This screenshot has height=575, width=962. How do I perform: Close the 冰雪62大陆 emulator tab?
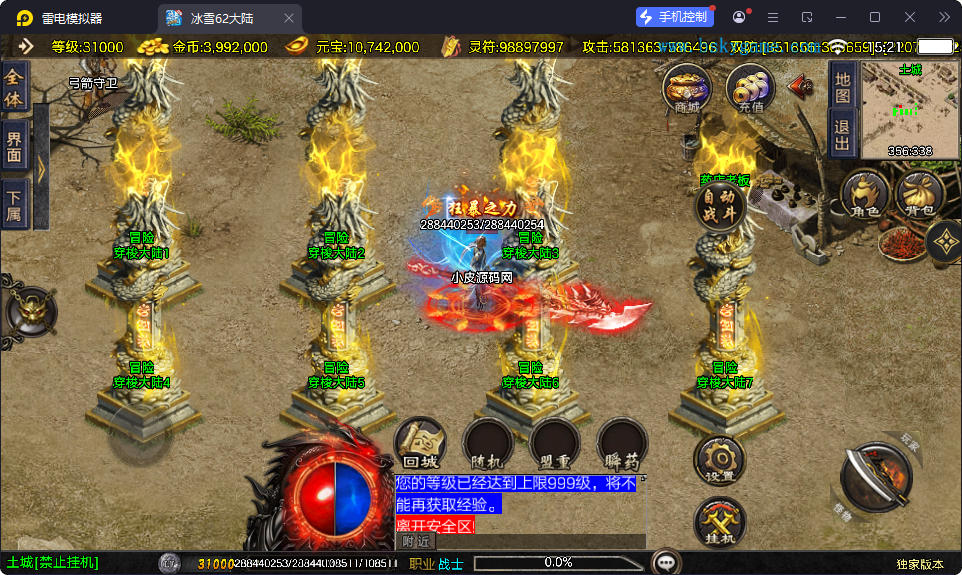click(x=289, y=18)
